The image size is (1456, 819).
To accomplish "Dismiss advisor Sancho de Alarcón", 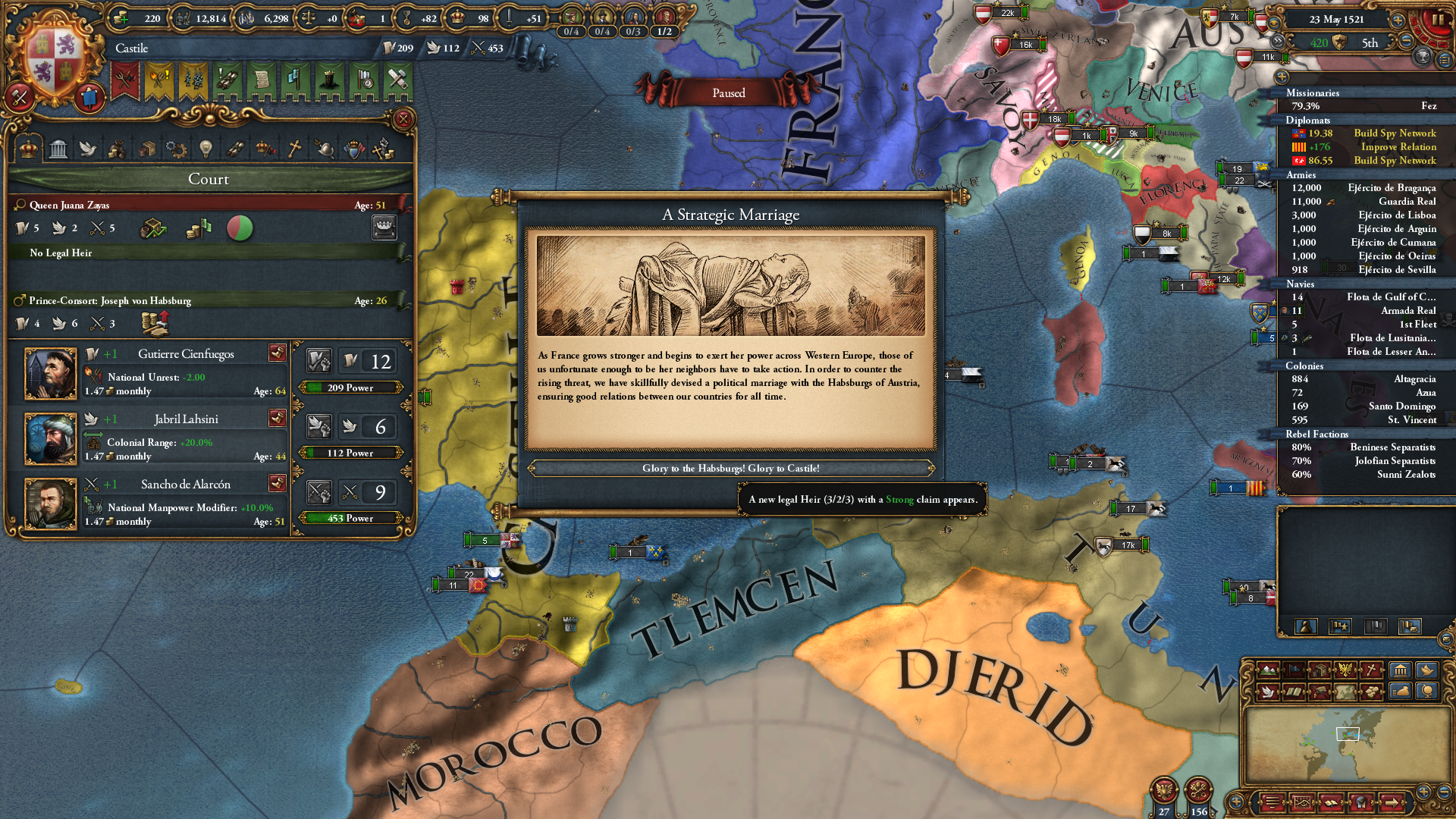I will [x=277, y=483].
